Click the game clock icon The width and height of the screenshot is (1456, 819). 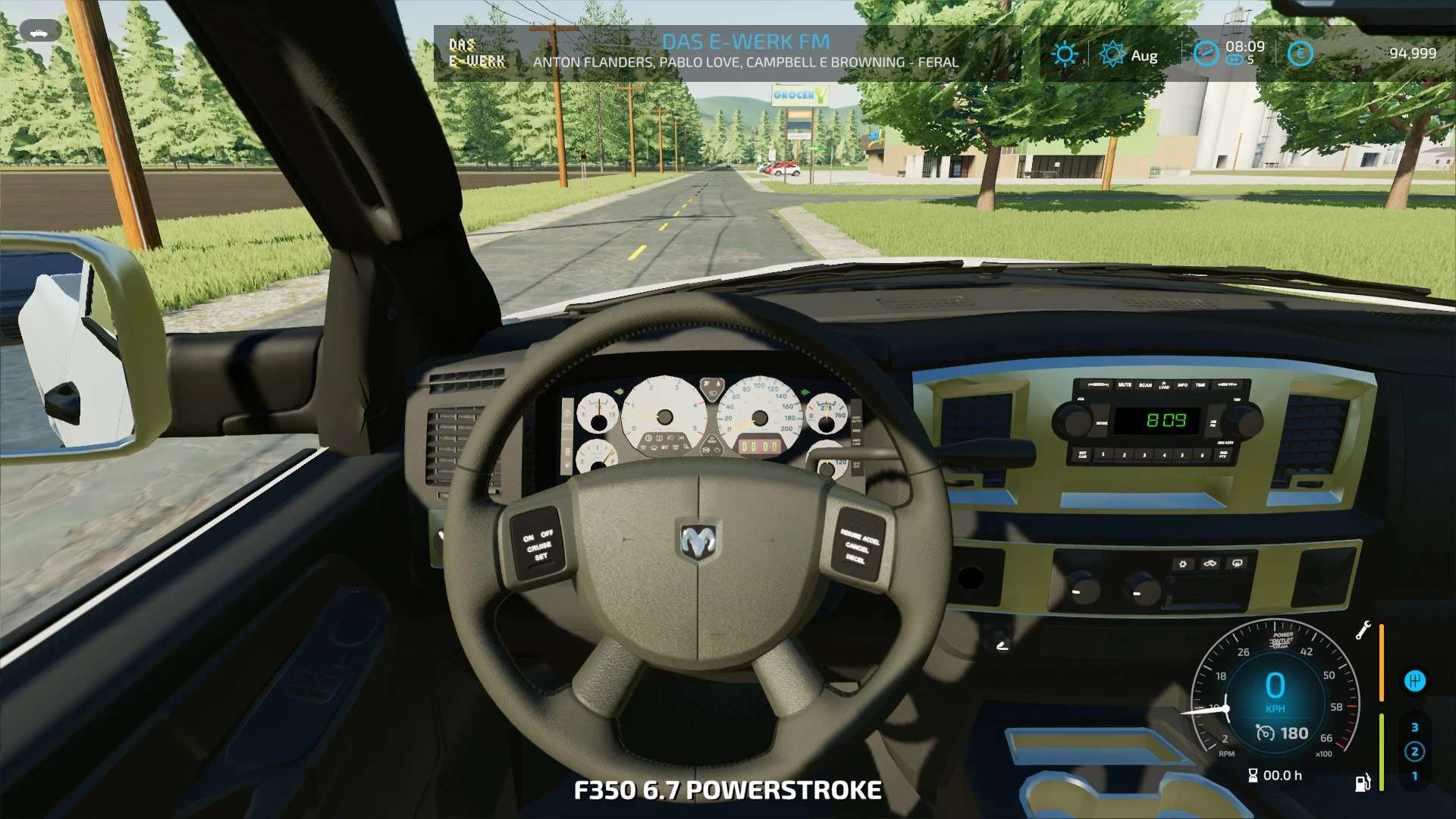tap(1206, 54)
